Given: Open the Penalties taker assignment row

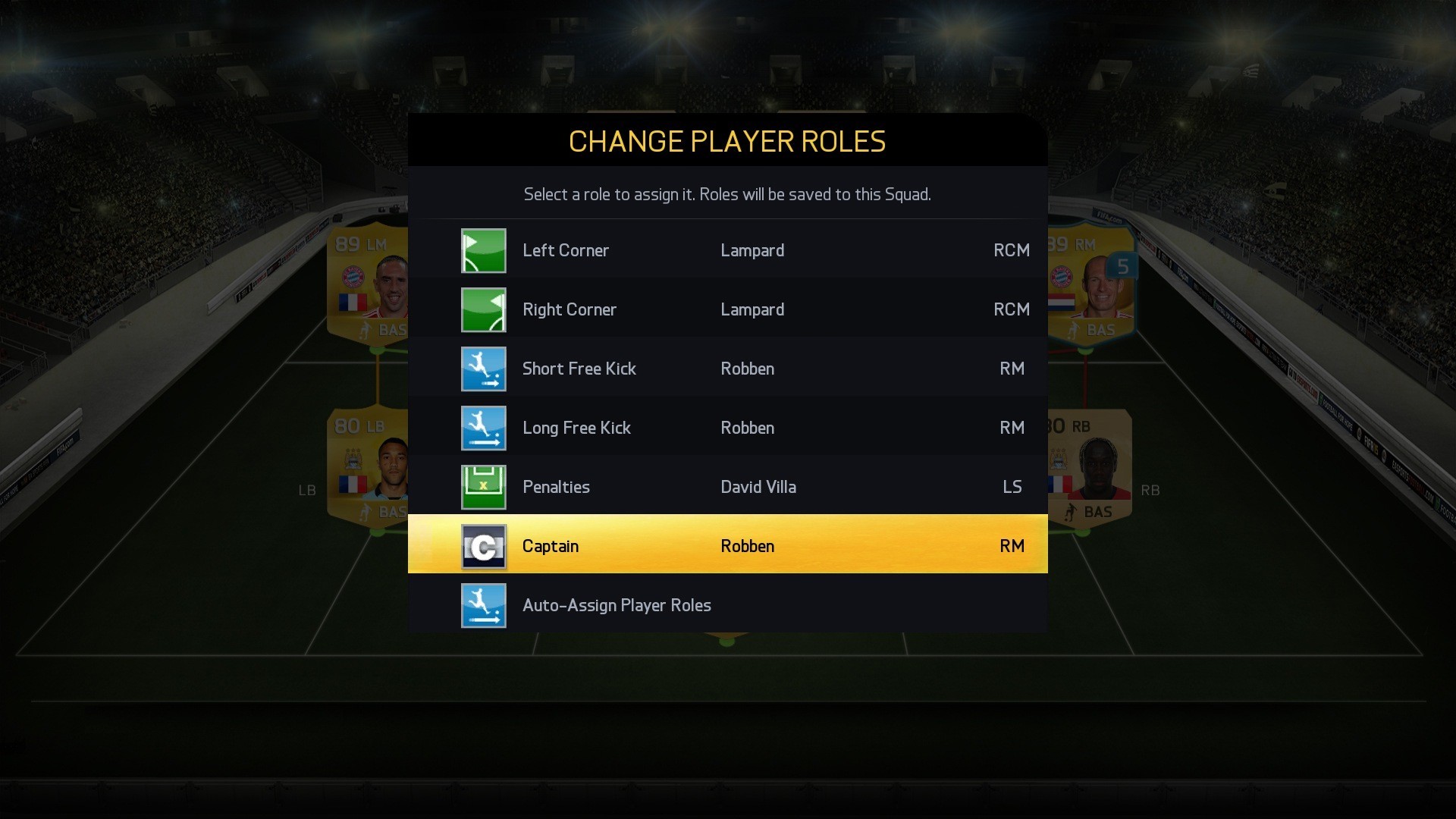Looking at the screenshot, I should (728, 487).
